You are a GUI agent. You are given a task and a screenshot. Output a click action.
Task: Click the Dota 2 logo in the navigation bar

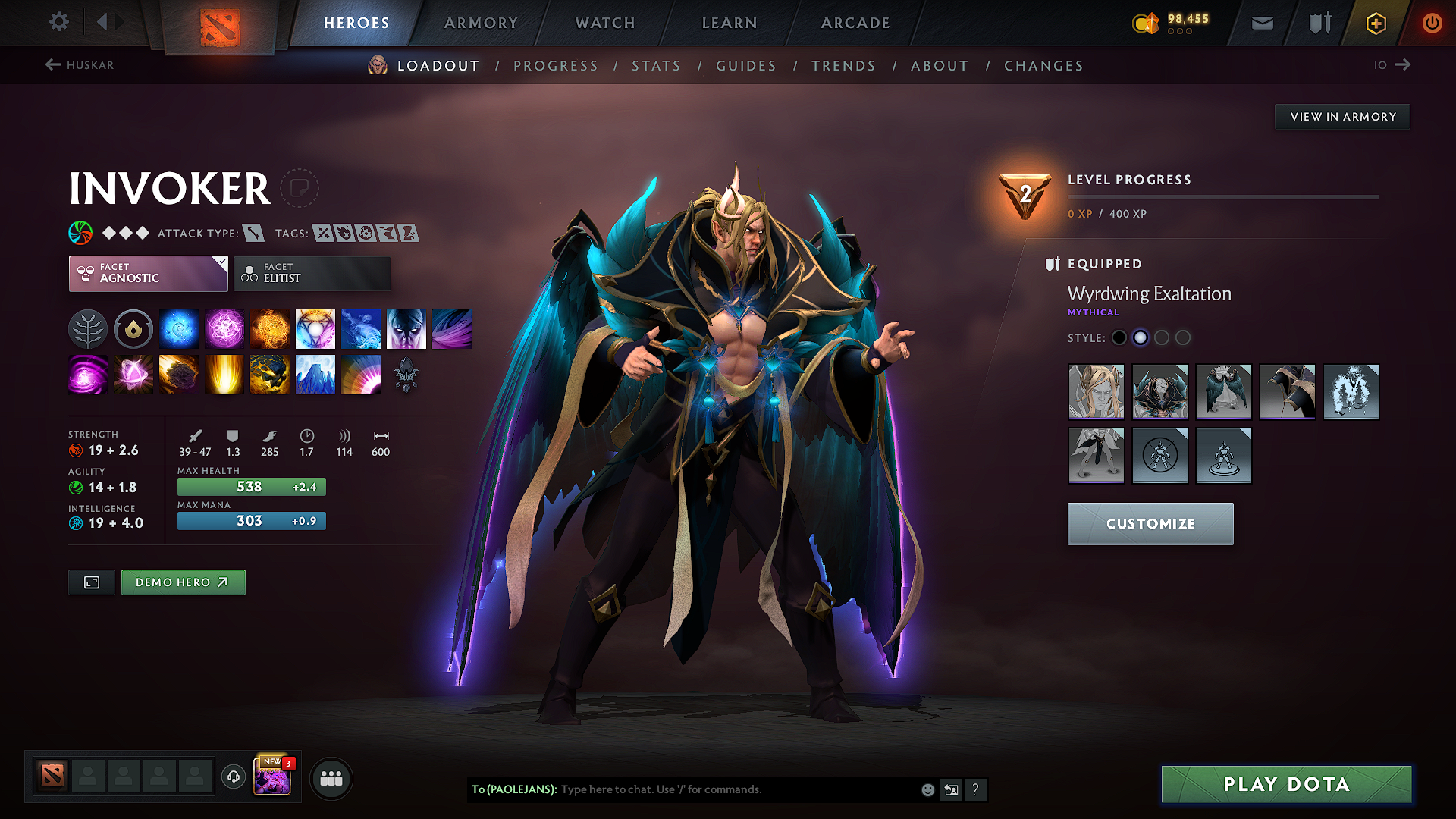(221, 24)
